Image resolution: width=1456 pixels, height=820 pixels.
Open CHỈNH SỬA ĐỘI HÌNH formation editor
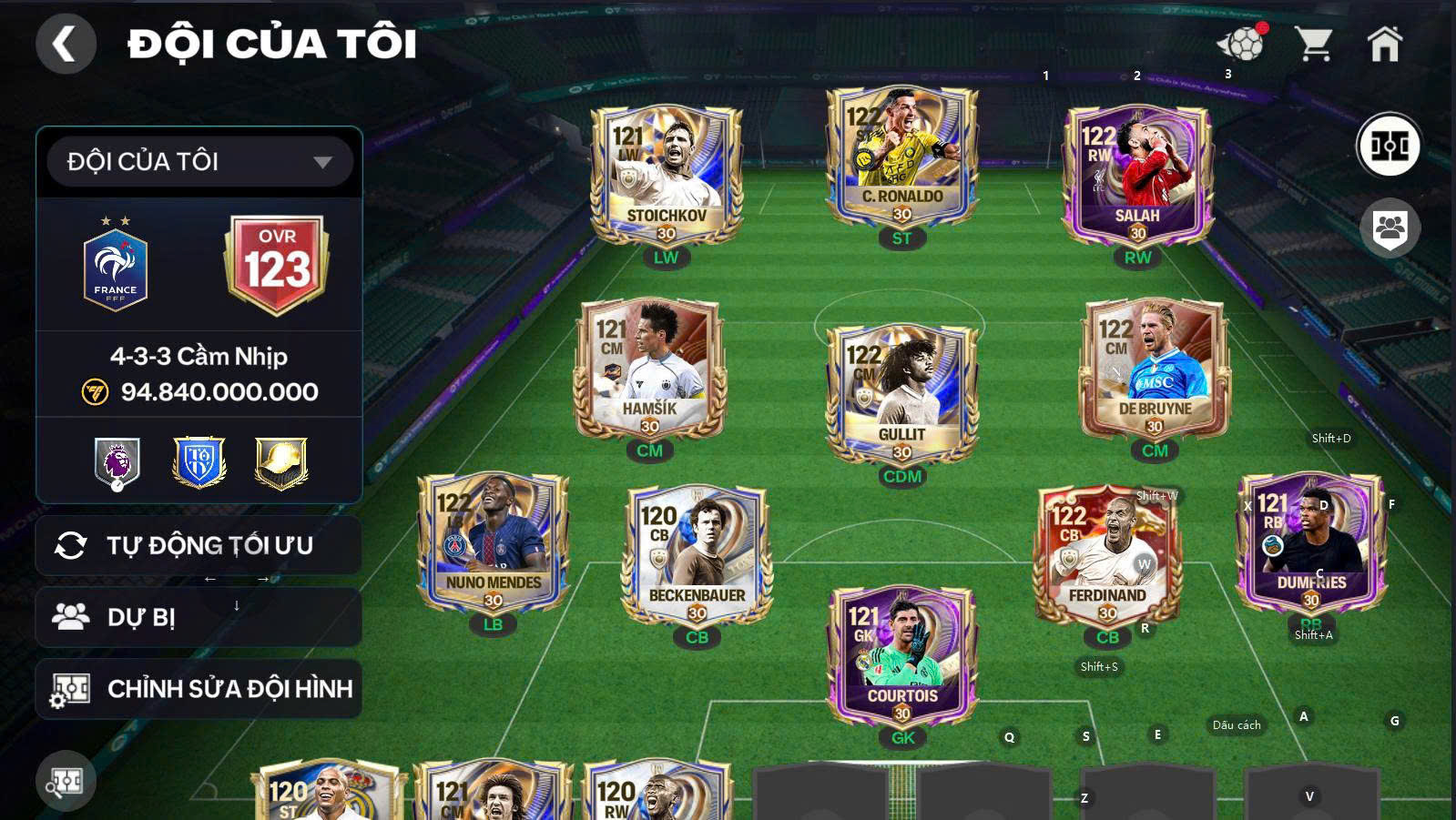pos(199,689)
